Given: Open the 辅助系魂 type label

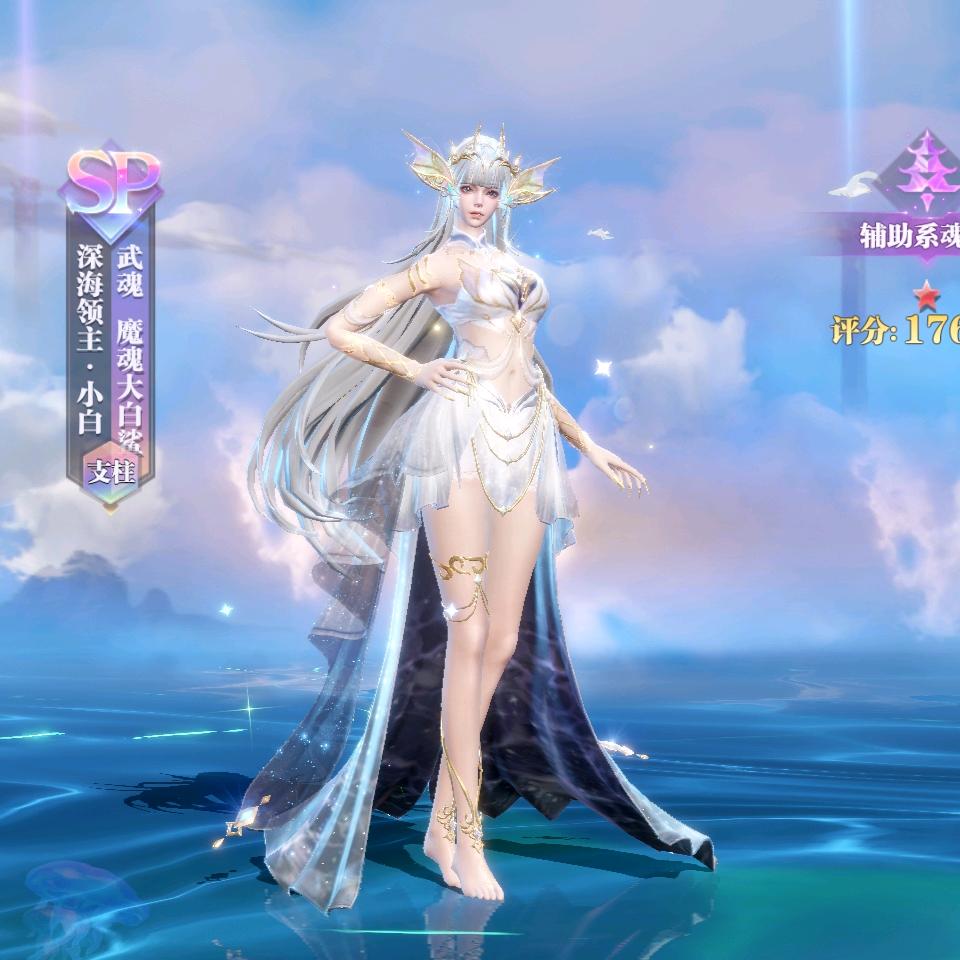Looking at the screenshot, I should 908,236.
